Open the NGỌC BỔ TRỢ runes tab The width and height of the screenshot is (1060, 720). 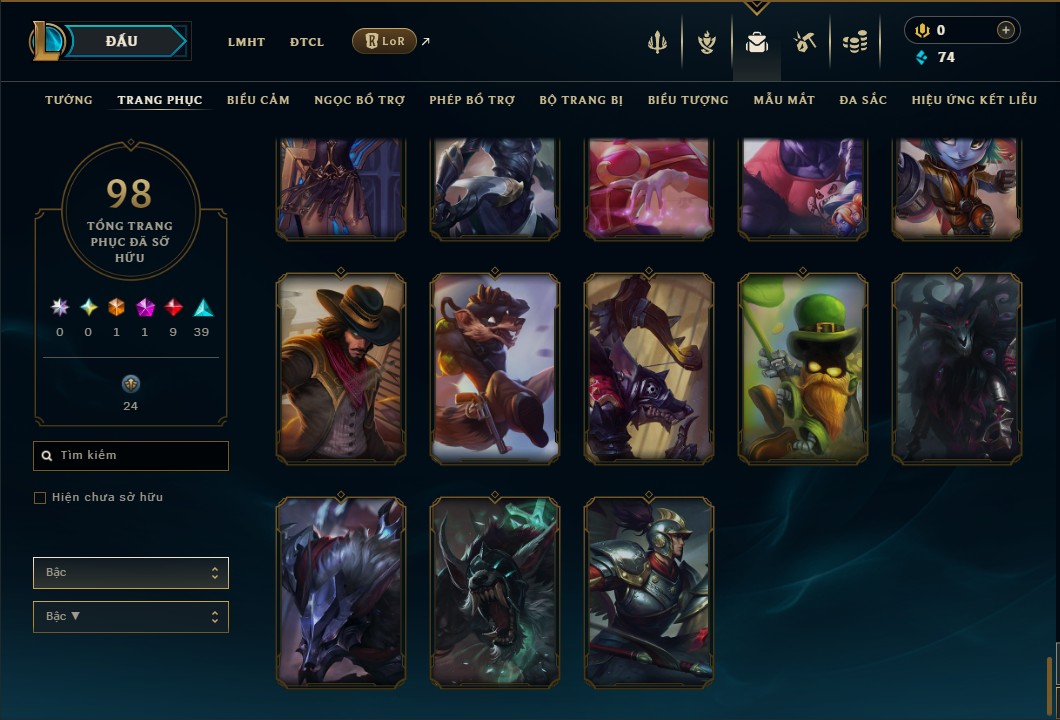tap(359, 100)
